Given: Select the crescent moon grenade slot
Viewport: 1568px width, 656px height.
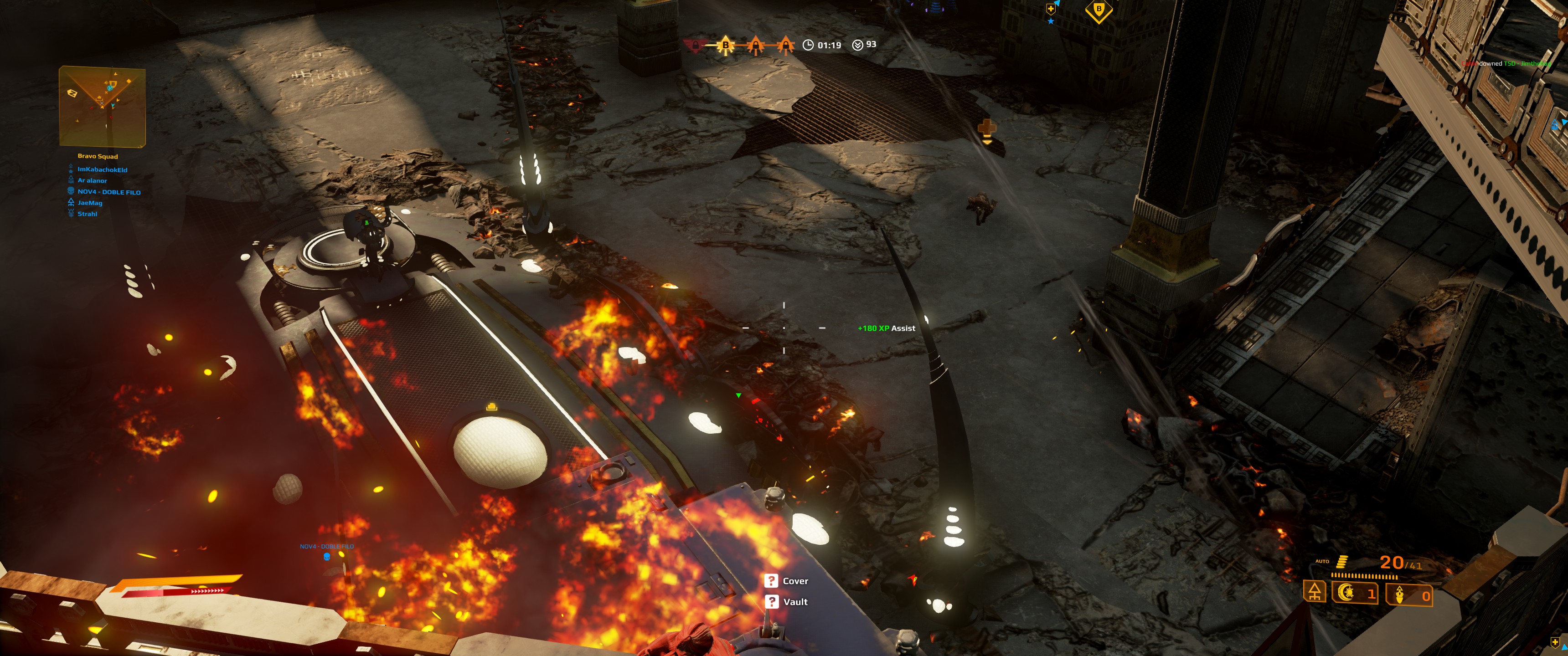Looking at the screenshot, I should [1354, 593].
